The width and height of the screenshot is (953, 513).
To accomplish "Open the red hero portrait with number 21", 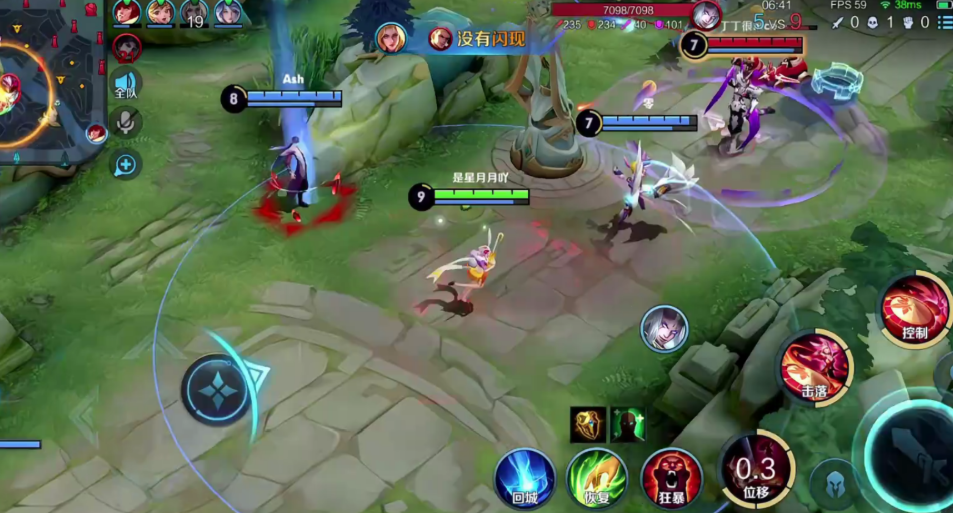I will point(126,47).
